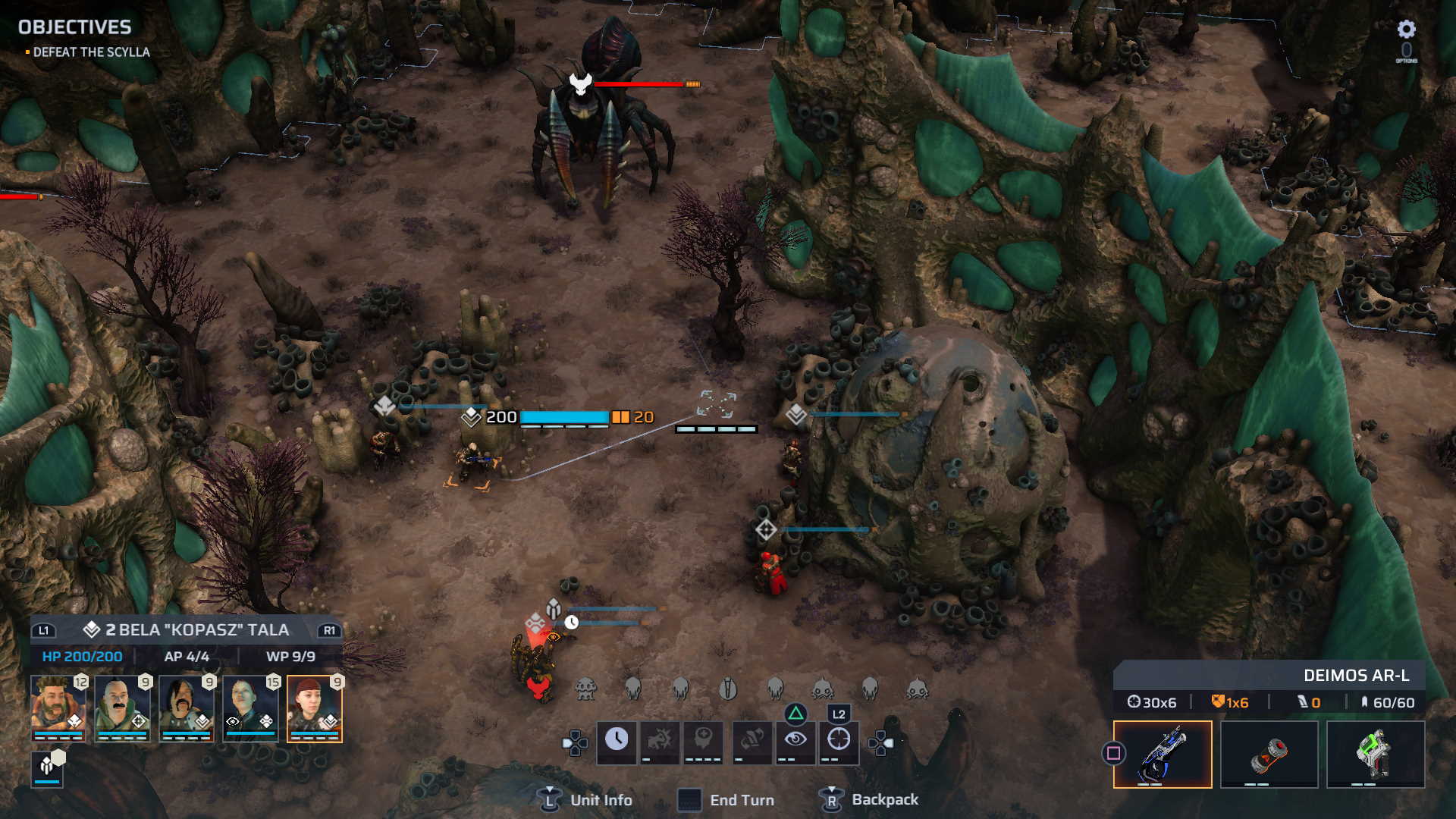
Task: Cycle to next soldier with R1 tab
Action: click(x=328, y=630)
